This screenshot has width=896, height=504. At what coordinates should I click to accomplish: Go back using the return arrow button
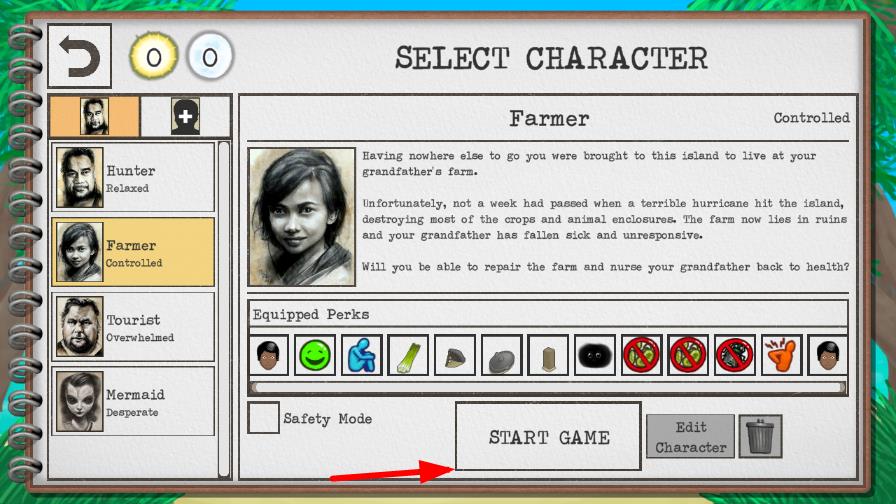point(80,57)
